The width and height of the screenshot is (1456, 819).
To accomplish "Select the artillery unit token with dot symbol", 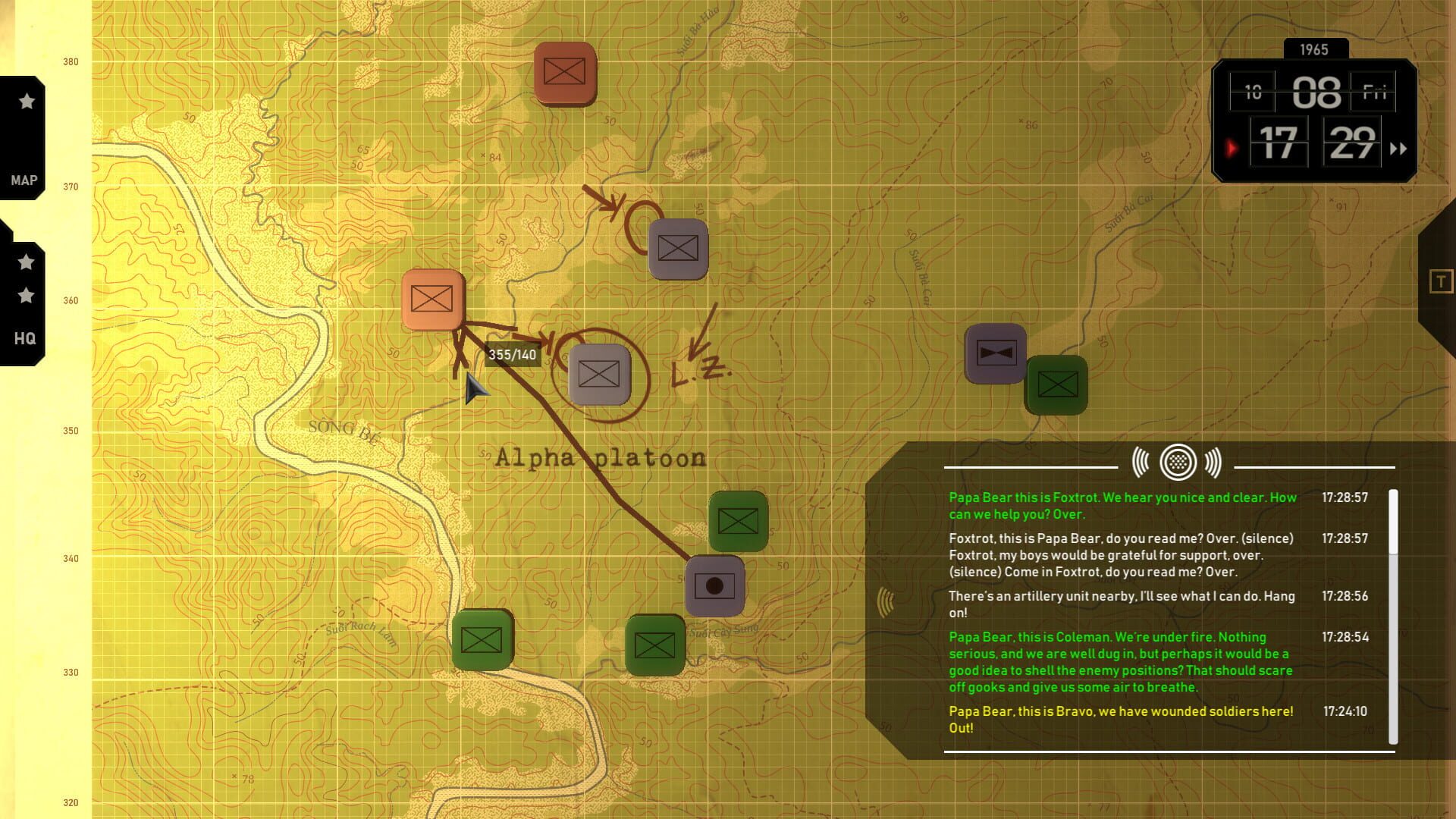I will 714,586.
